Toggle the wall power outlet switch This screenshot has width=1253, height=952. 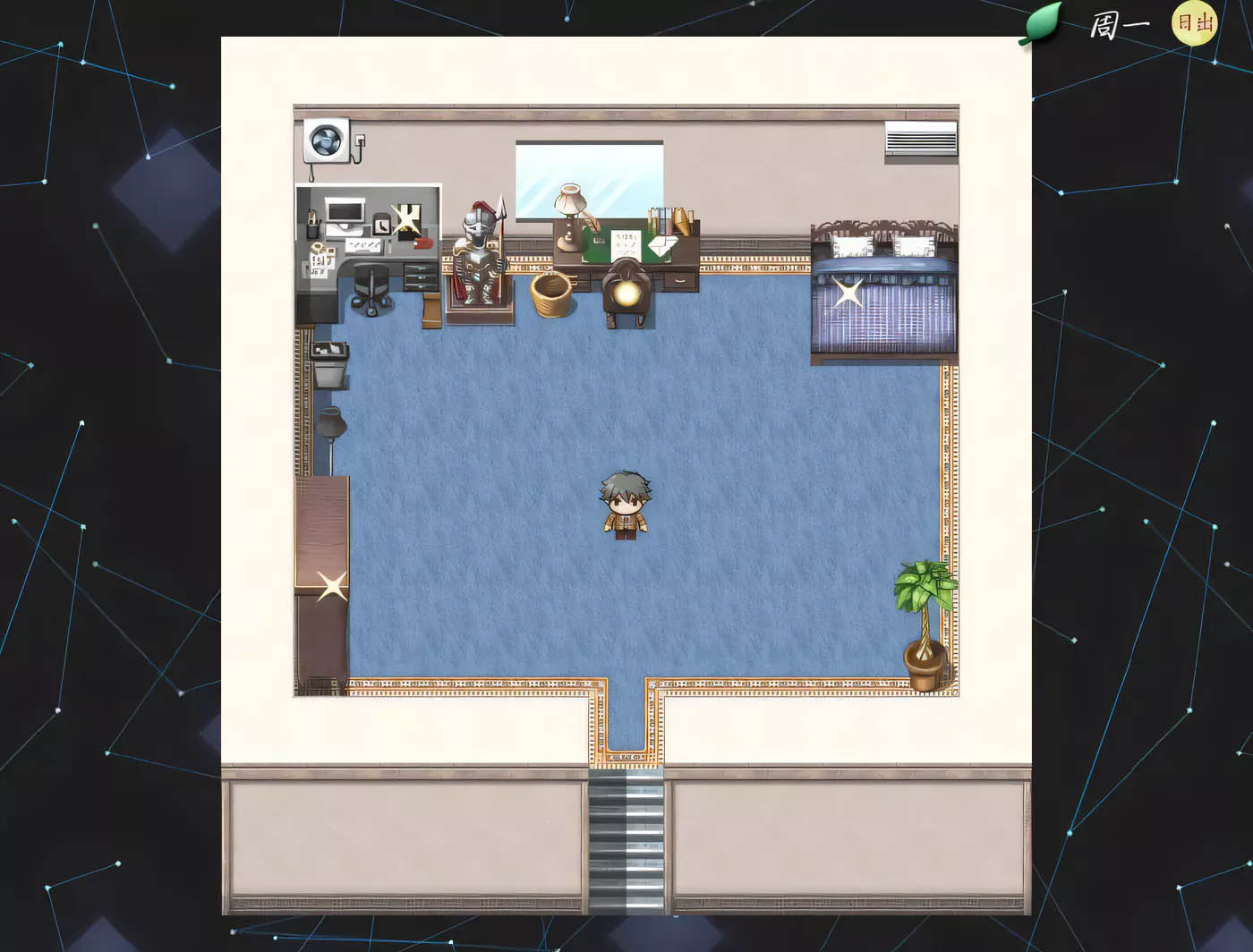[359, 140]
